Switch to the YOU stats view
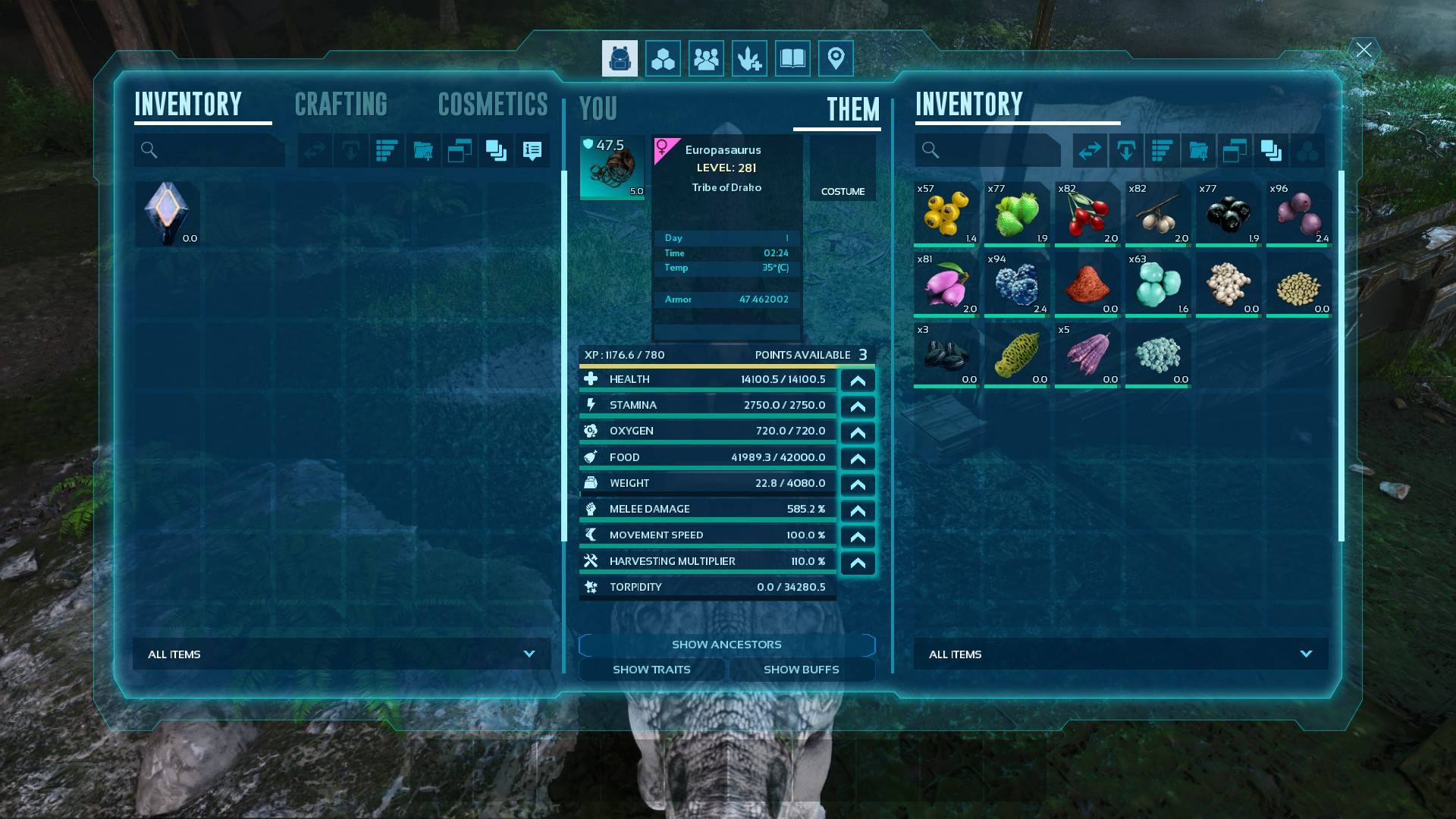Screen dimensions: 1456x819 coord(598,109)
